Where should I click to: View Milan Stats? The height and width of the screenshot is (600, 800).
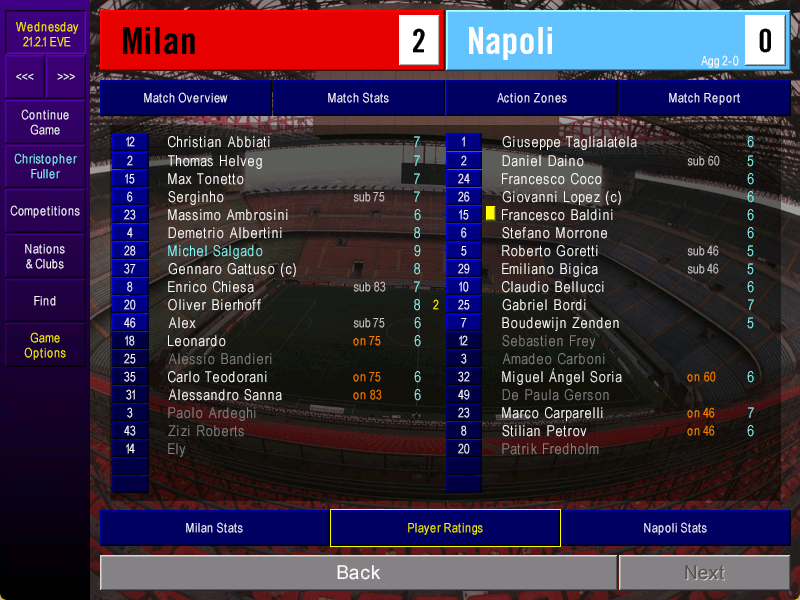tap(214, 528)
